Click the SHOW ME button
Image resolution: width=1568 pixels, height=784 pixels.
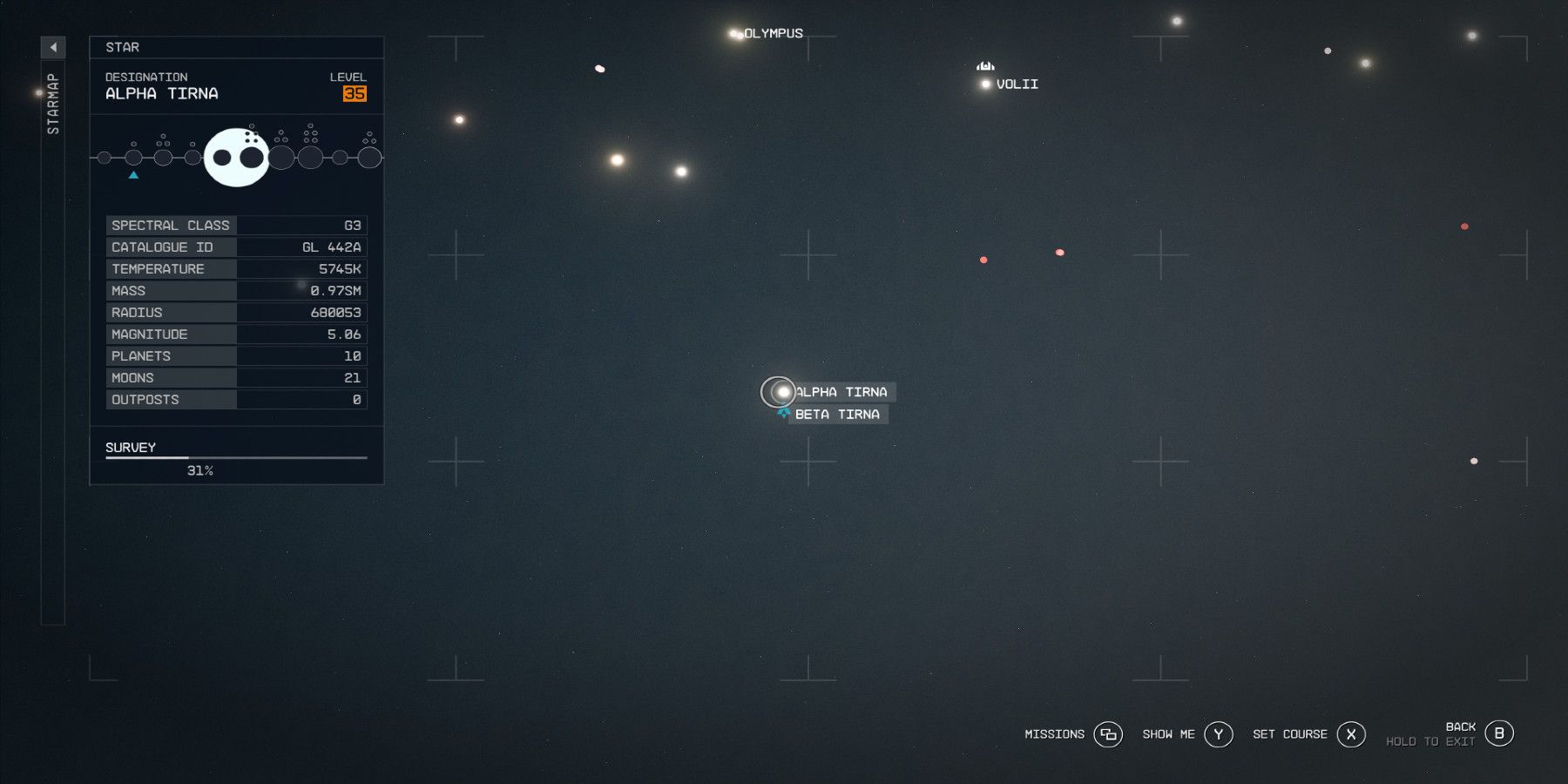[x=1167, y=734]
